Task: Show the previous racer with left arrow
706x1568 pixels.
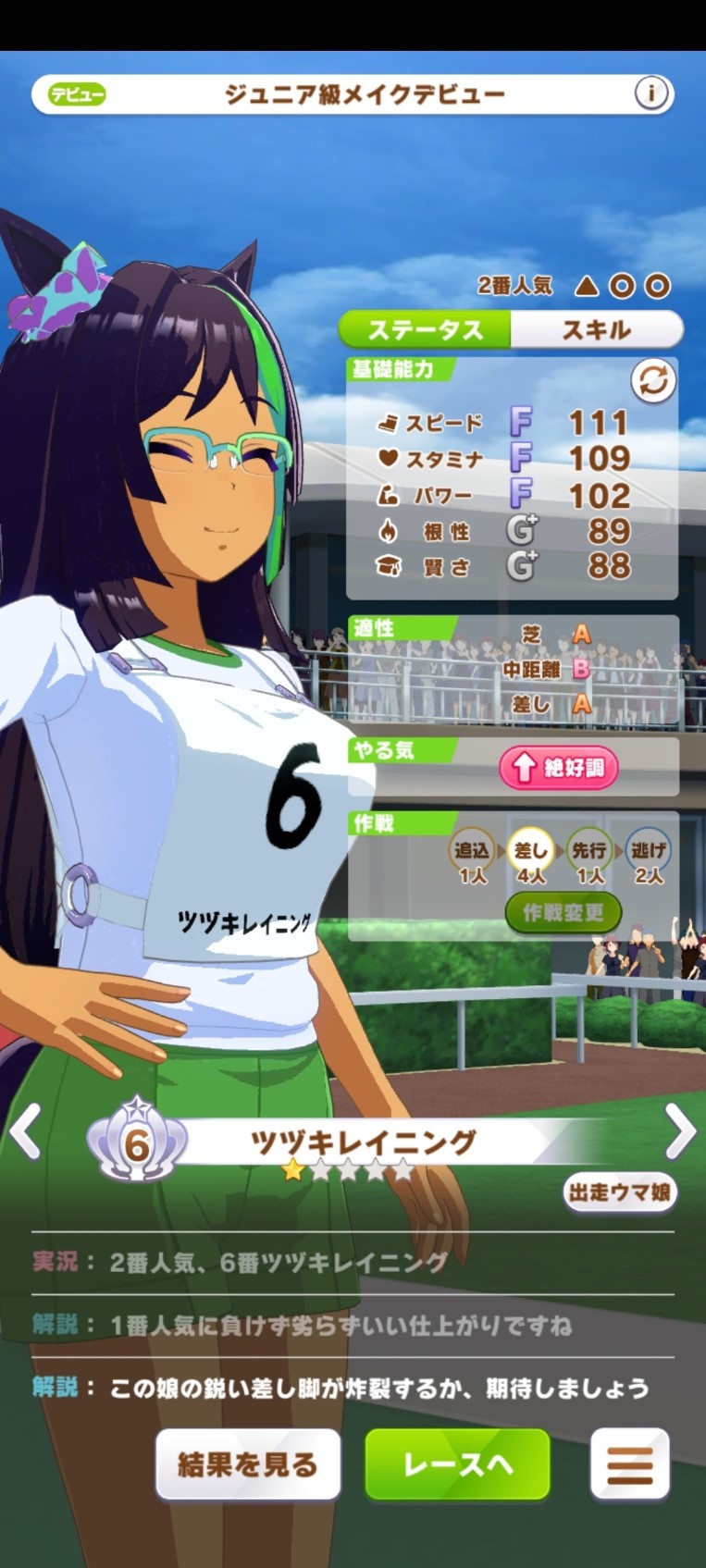Action: [x=25, y=1130]
